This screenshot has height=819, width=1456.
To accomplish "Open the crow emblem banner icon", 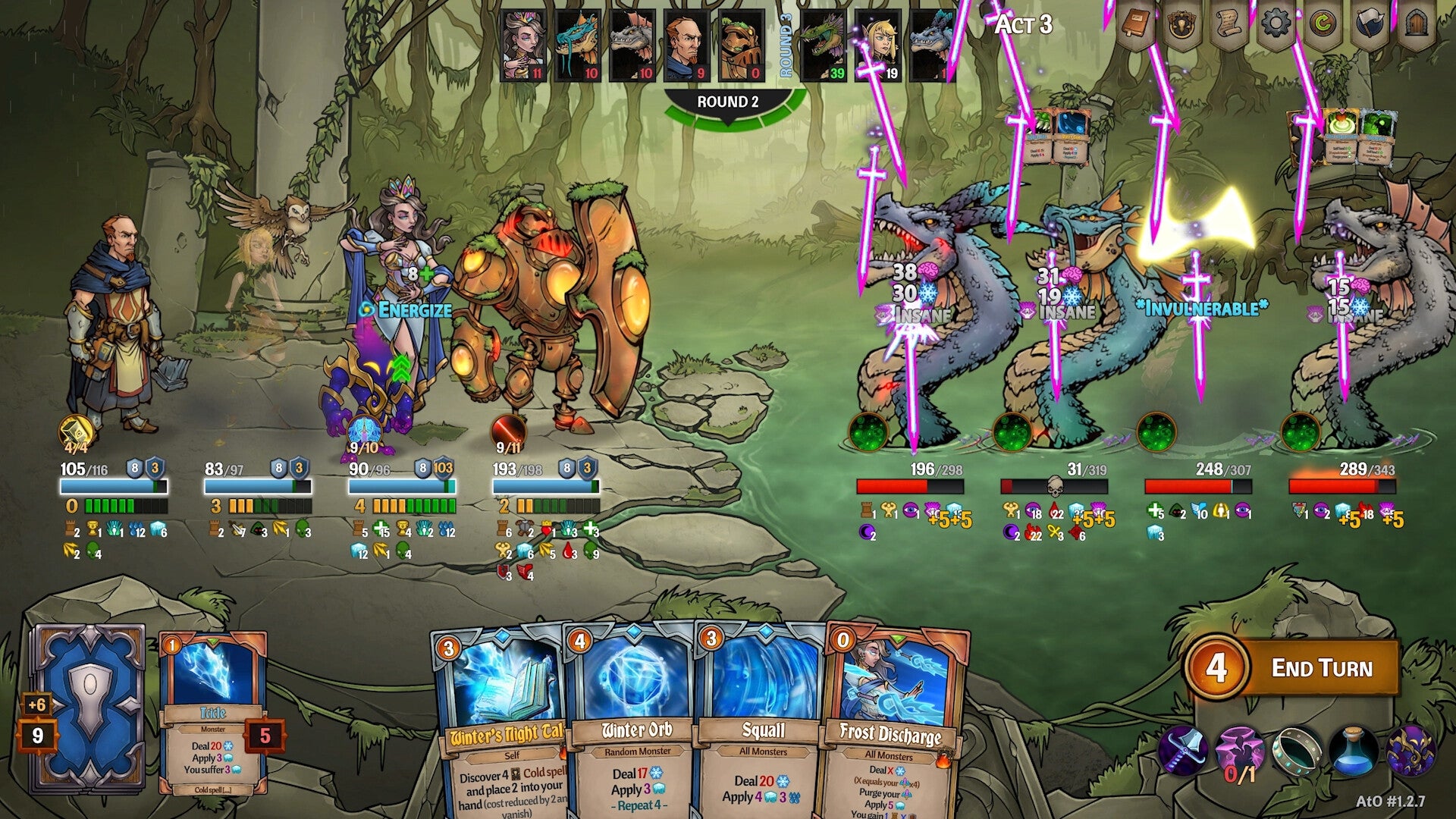I will click(1181, 24).
